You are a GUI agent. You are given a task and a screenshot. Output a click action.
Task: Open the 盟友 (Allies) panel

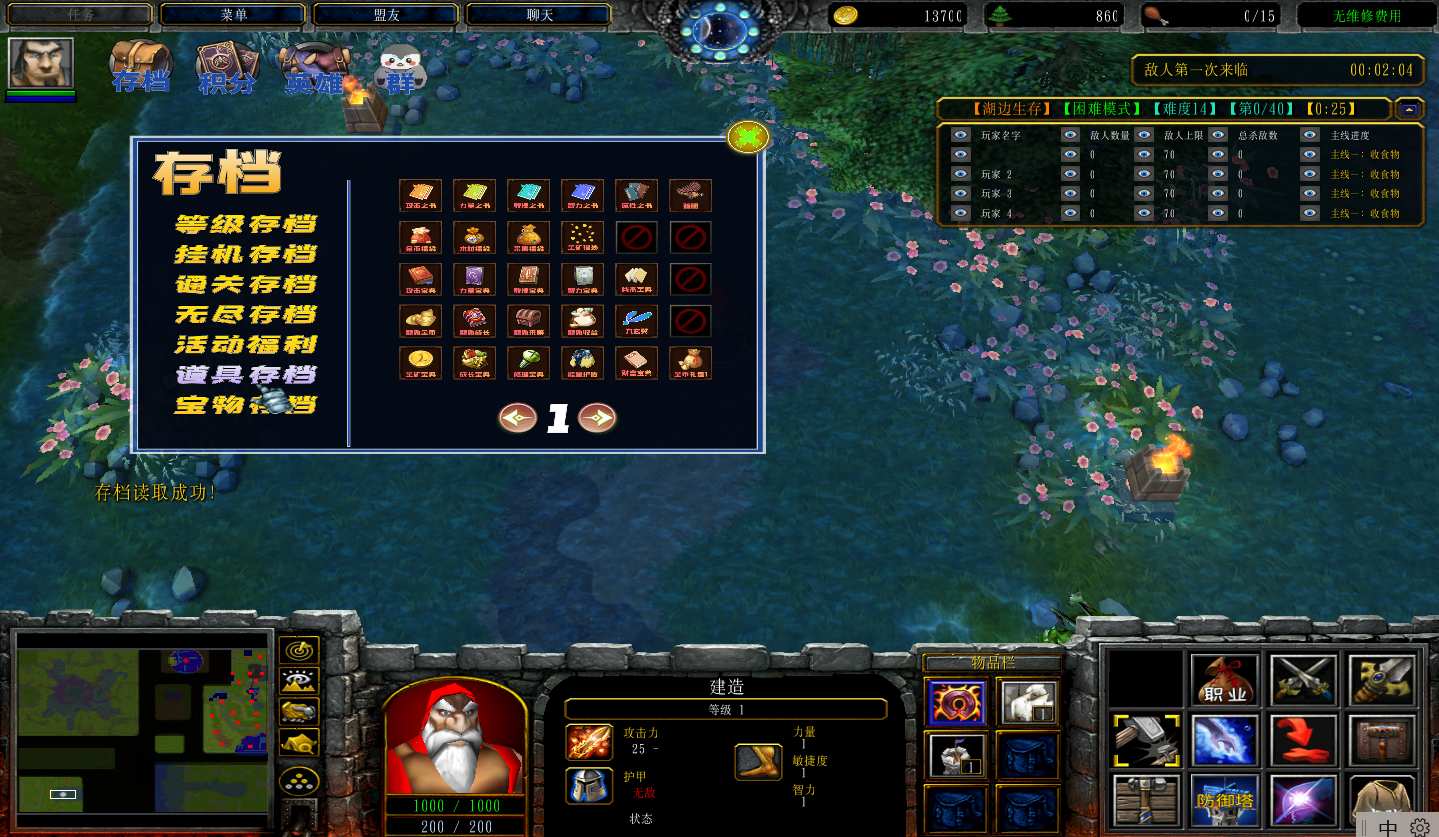pyautogui.click(x=385, y=15)
